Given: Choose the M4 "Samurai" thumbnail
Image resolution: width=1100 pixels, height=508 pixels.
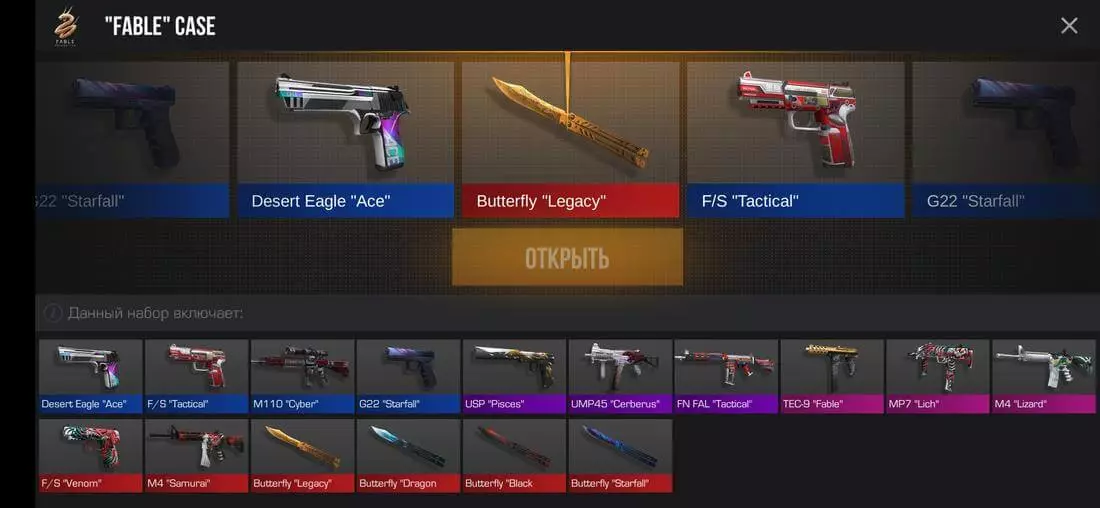Looking at the screenshot, I should pos(197,455).
